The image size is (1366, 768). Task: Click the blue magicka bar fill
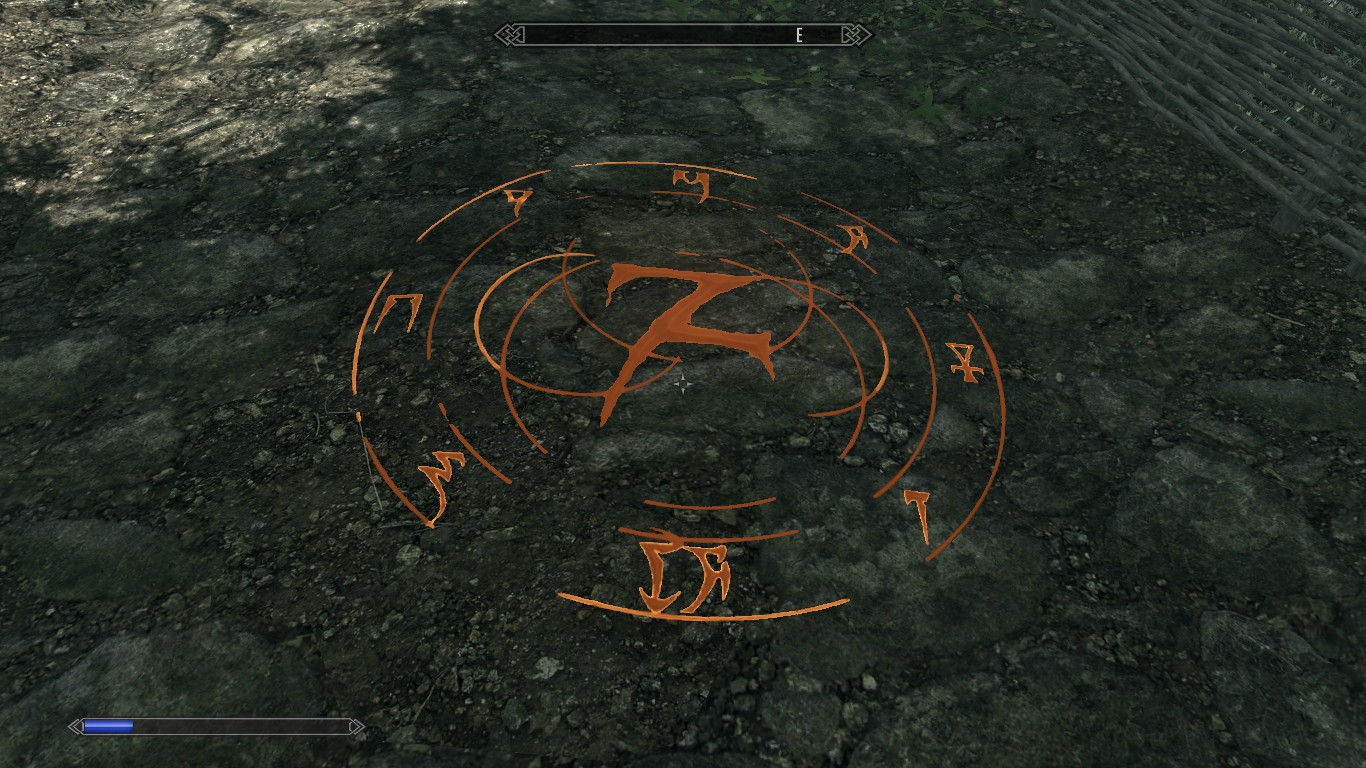108,727
